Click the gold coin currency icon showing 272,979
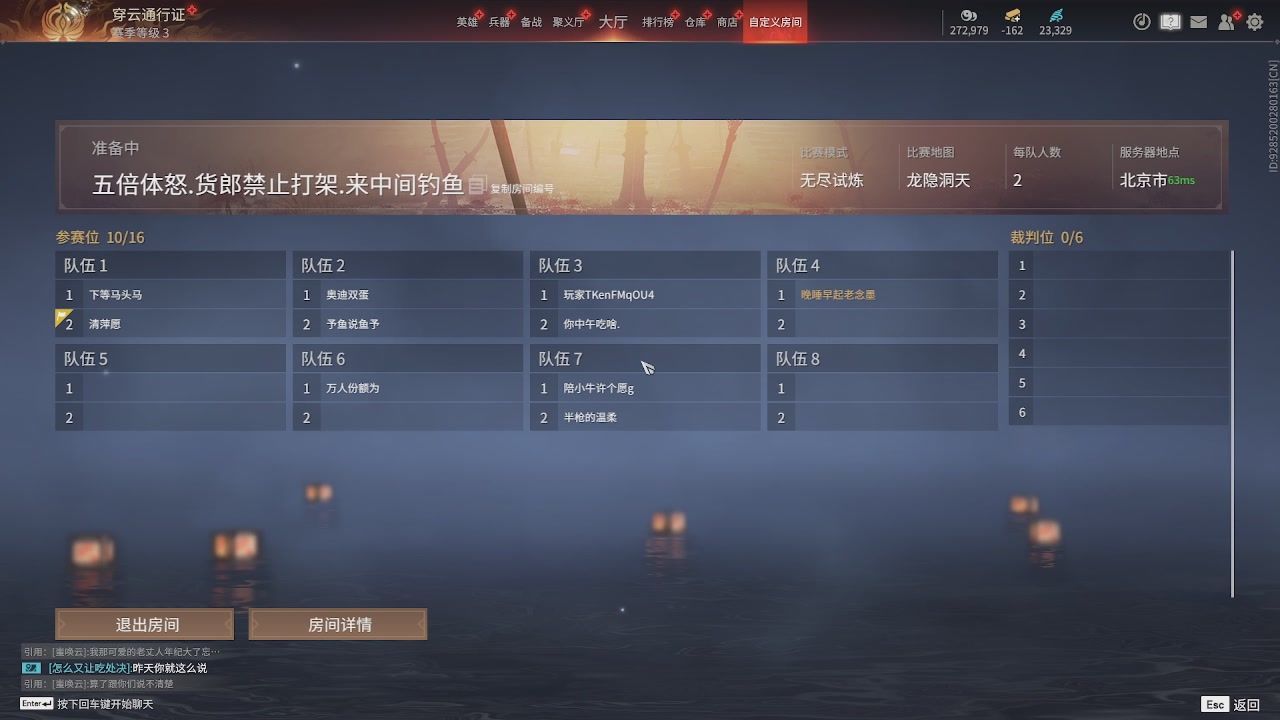1280x720 pixels. click(x=967, y=17)
